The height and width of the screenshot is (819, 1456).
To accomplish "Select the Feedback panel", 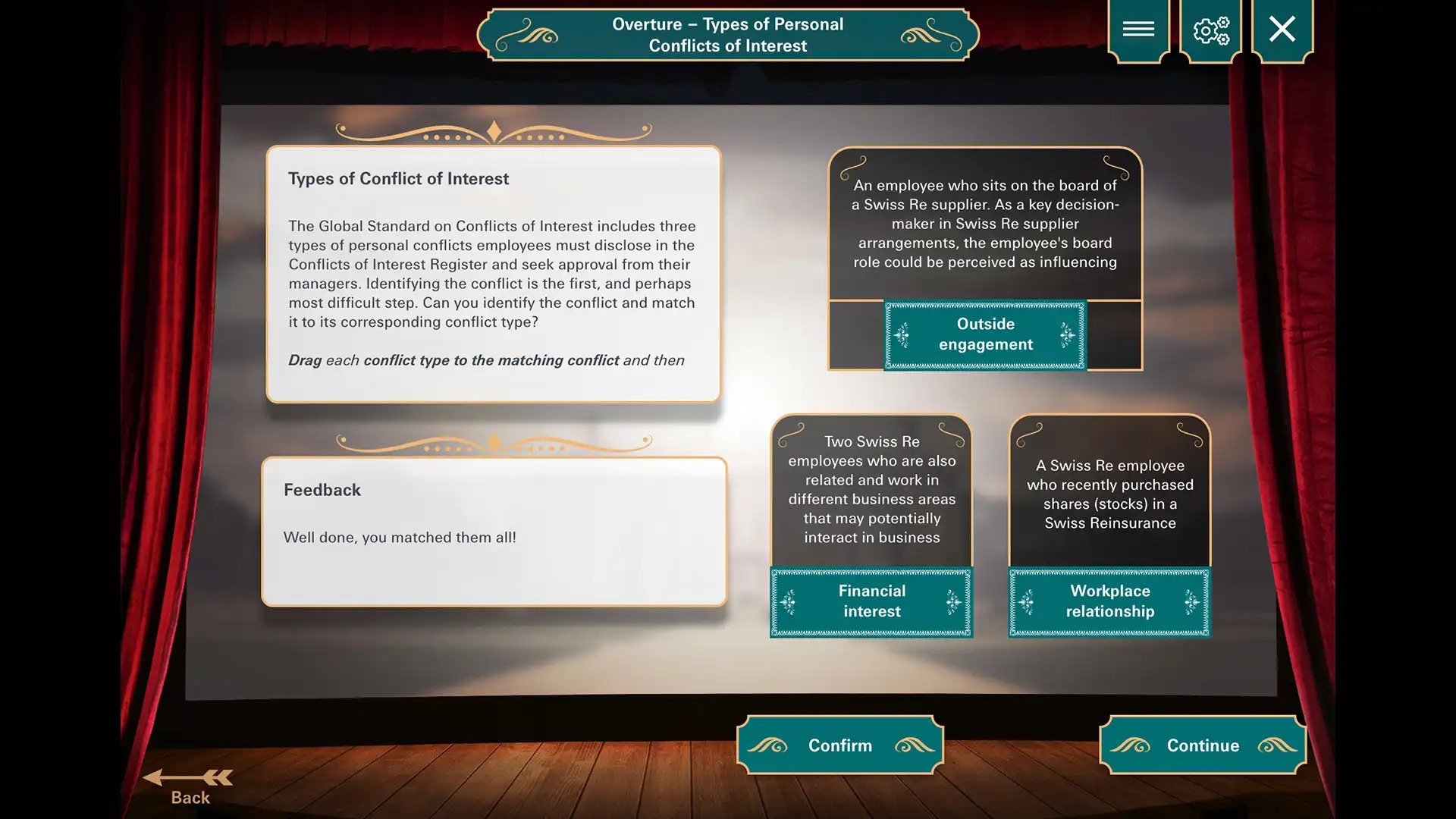I will tap(493, 531).
